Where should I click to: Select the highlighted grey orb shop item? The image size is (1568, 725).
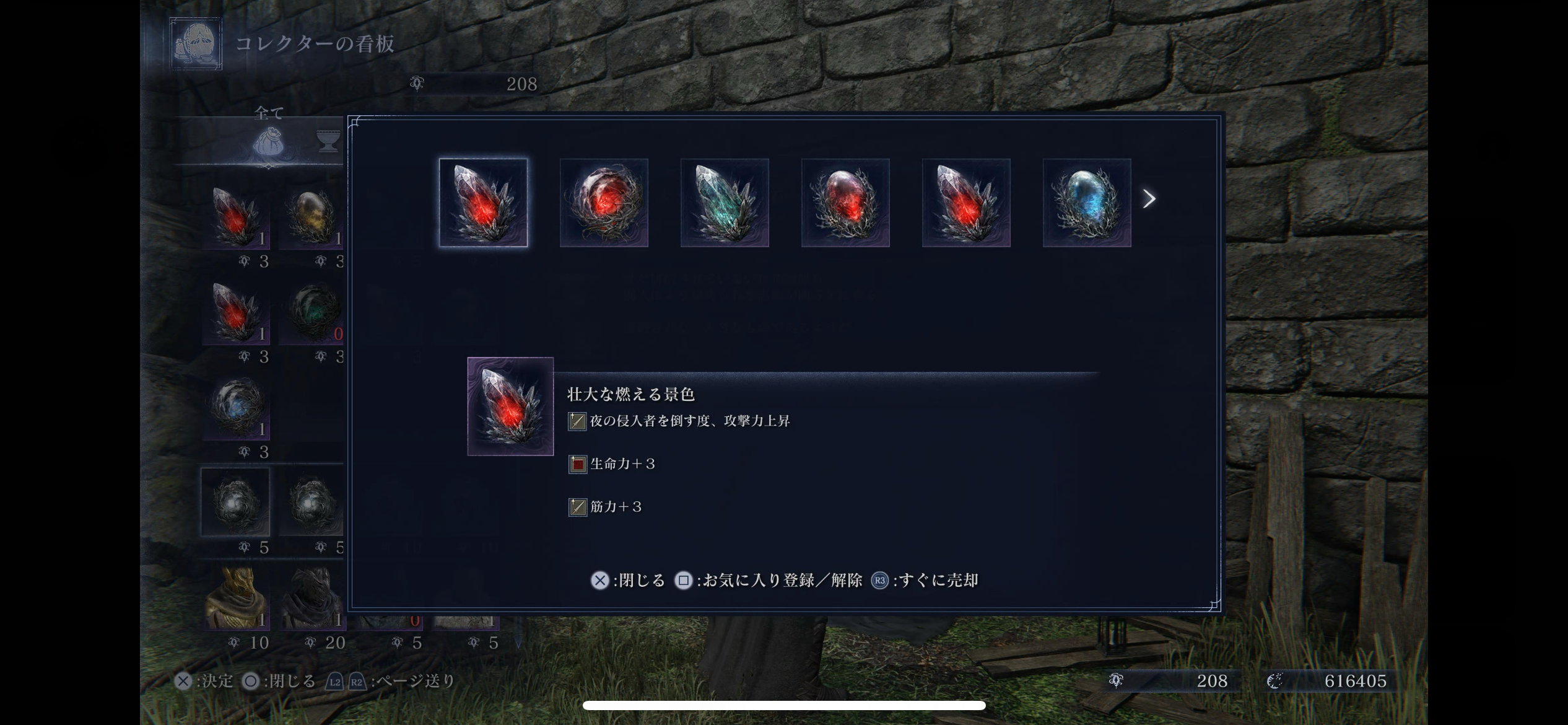click(x=235, y=502)
